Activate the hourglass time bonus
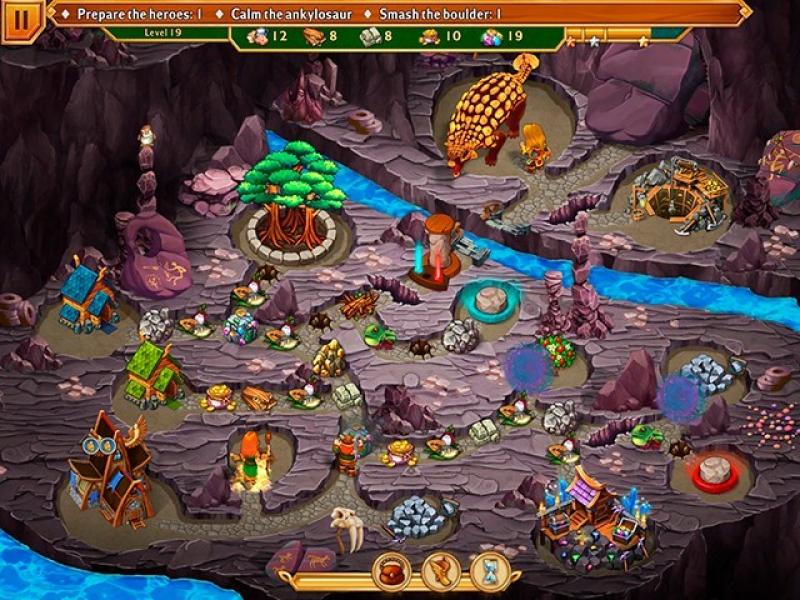The image size is (800, 600). click(x=491, y=572)
